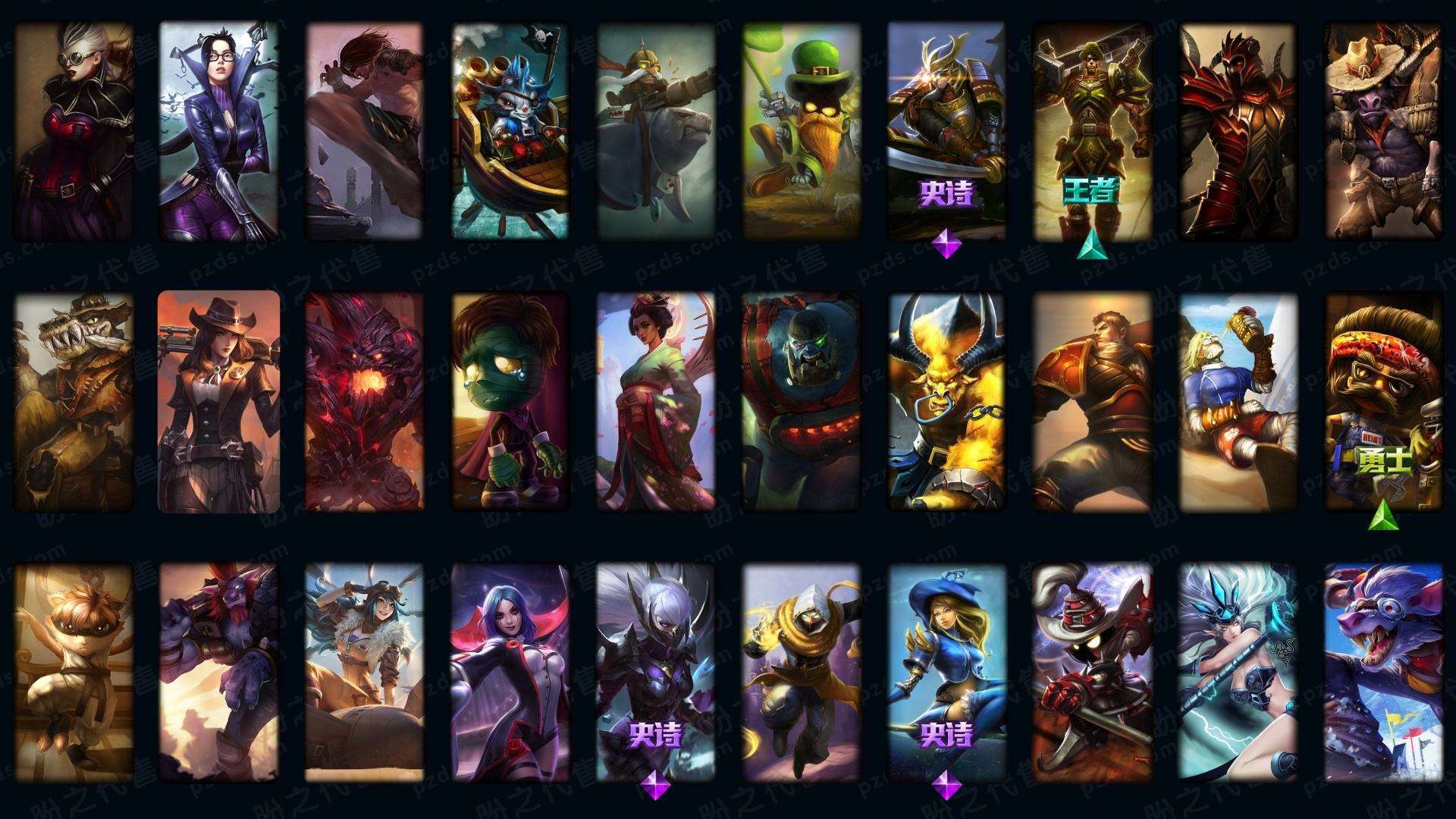Screen dimensions: 1456x819
Task: Select the bat-collared woman with goggles card
Action: [x=74, y=130]
